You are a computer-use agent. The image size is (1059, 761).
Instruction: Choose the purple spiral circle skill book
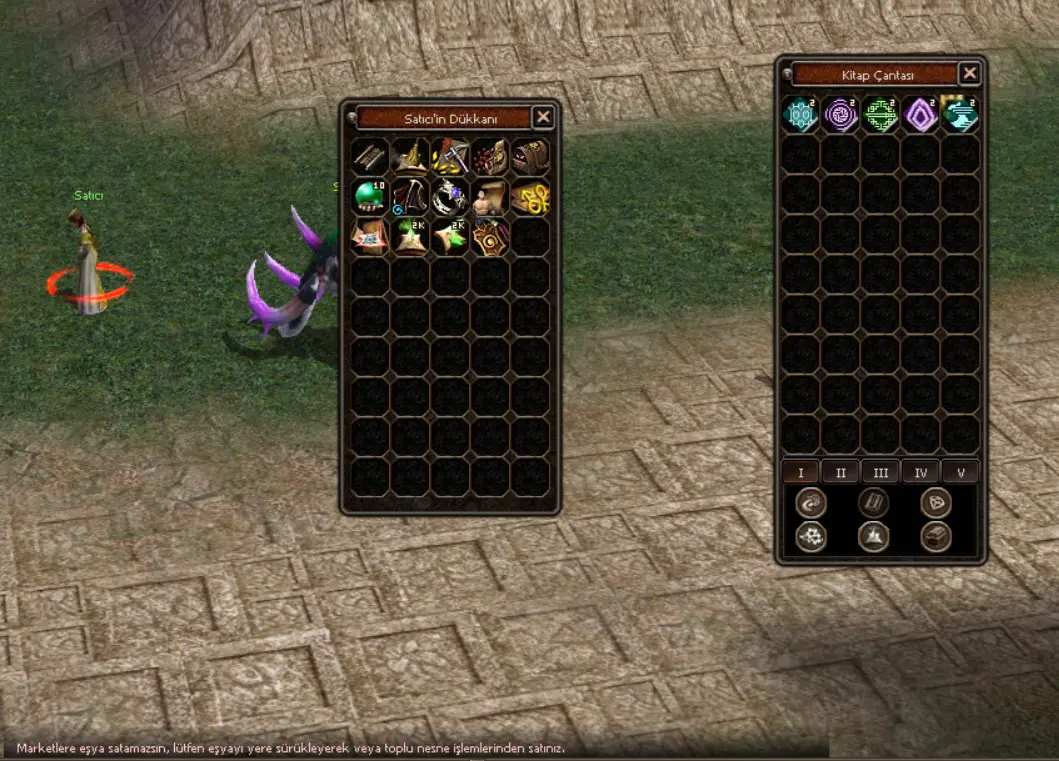tap(841, 115)
